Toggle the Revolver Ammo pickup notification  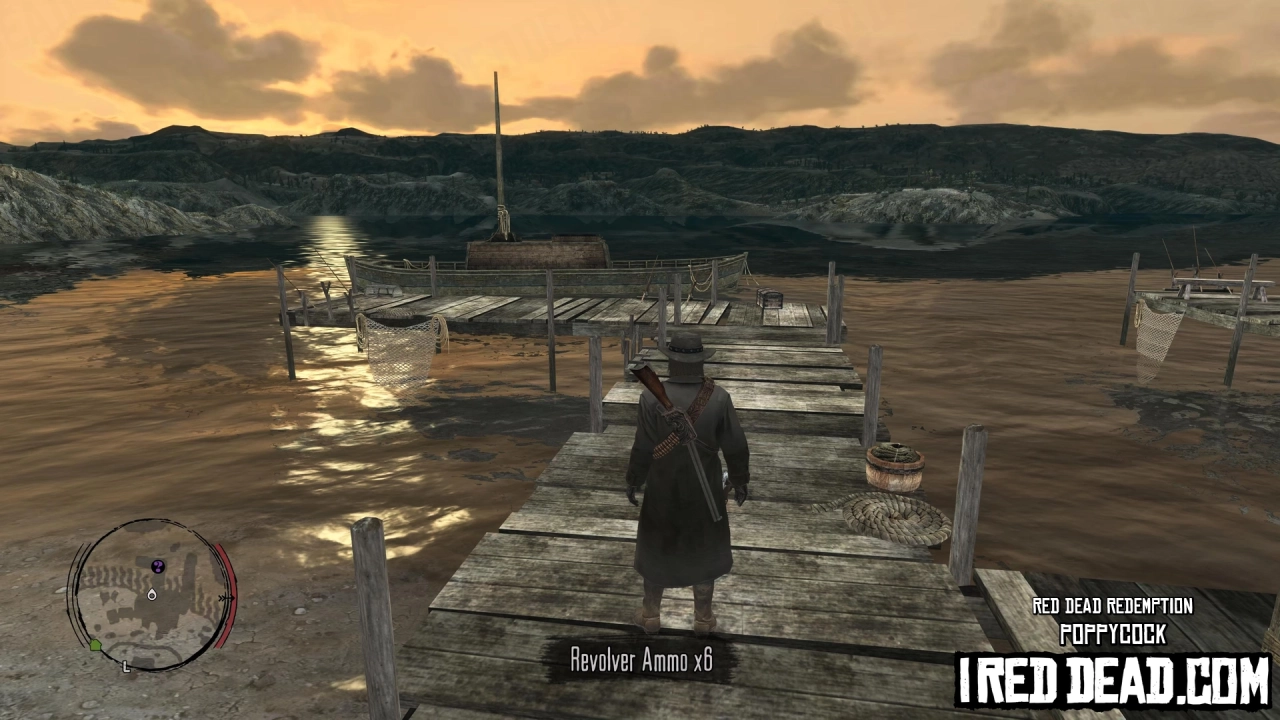tap(640, 661)
